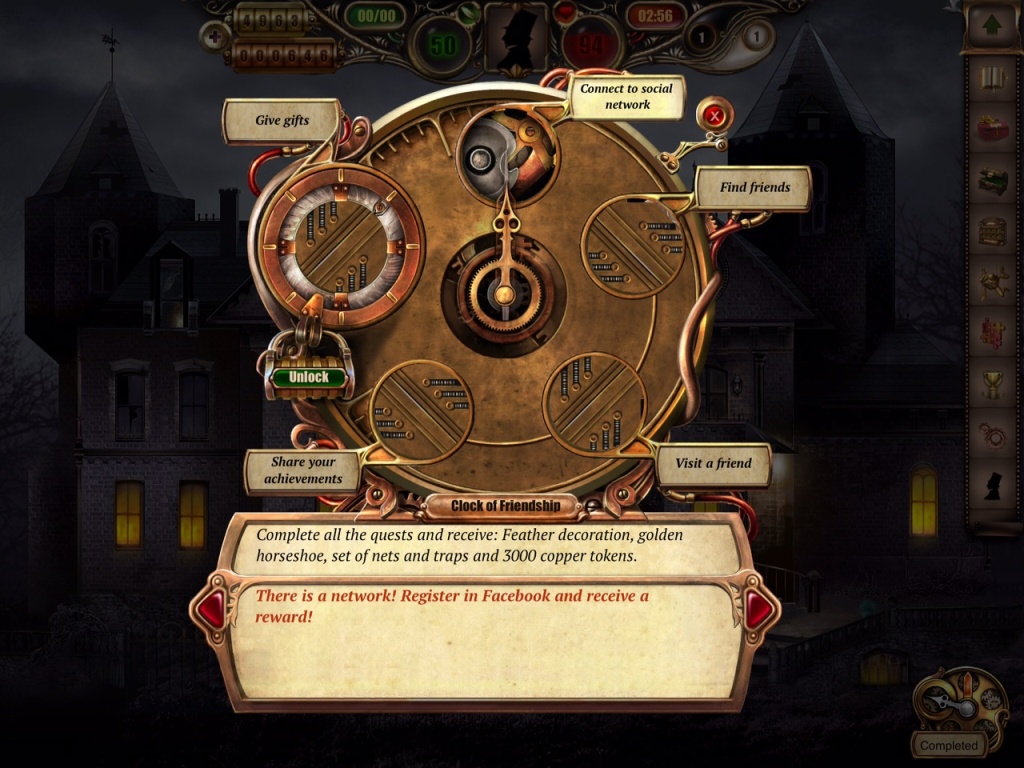The height and width of the screenshot is (768, 1024).
Task: Select the silhouette profile icon in sidebar
Action: 991,487
